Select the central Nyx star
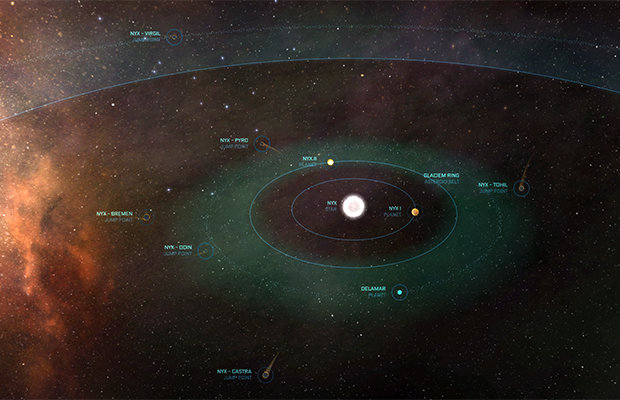 click(354, 207)
